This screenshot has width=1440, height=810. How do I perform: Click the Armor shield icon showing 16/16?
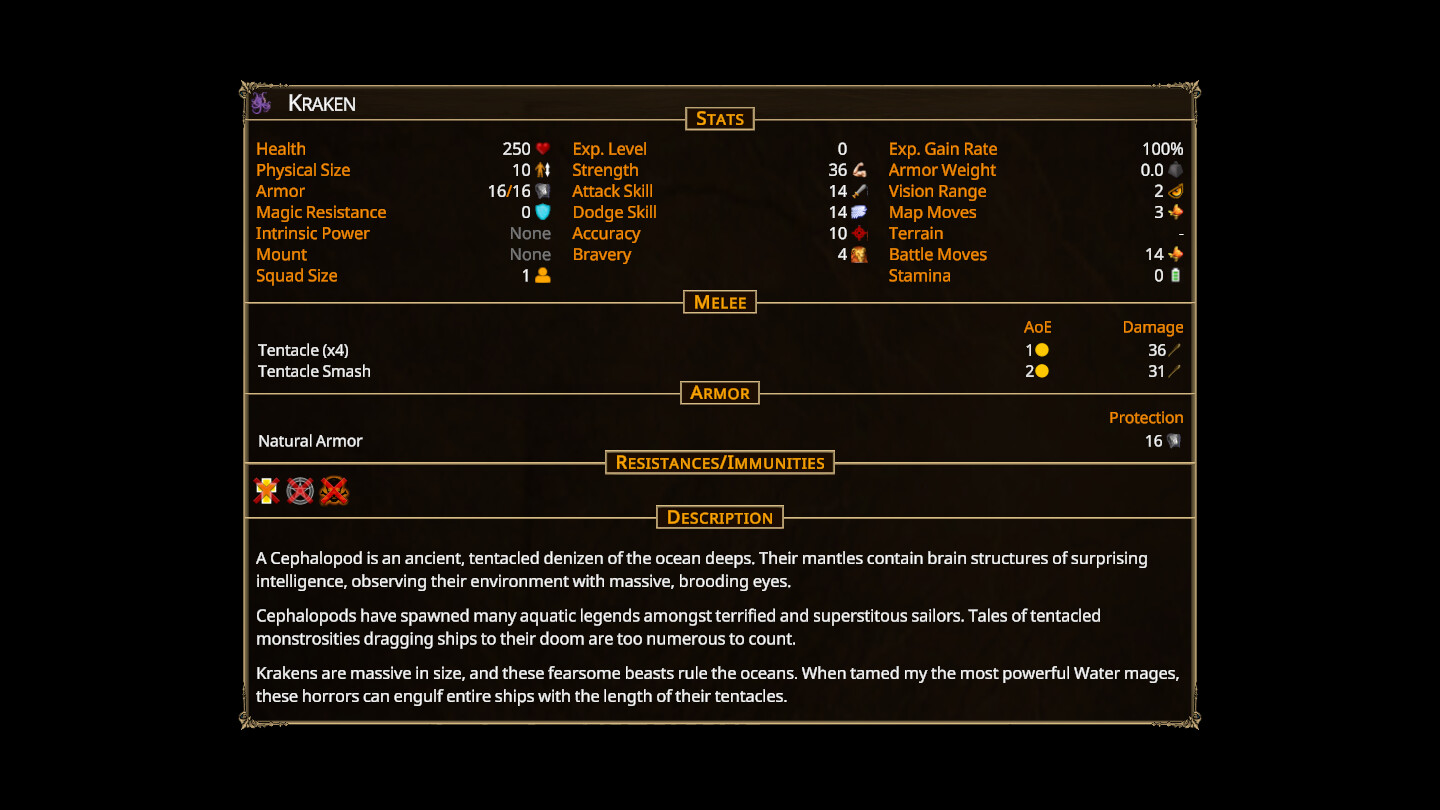click(x=542, y=191)
